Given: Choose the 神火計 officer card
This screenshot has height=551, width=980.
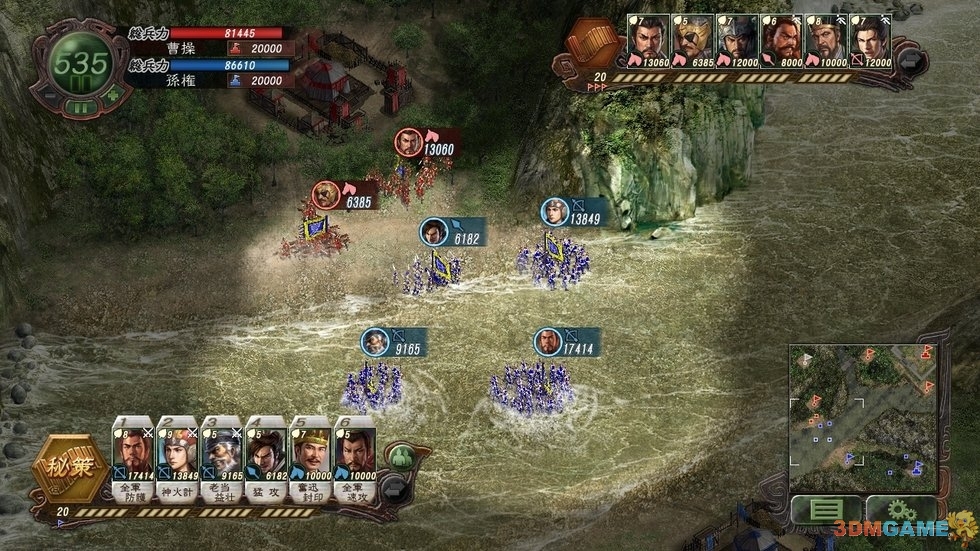Looking at the screenshot, I should (177, 455).
